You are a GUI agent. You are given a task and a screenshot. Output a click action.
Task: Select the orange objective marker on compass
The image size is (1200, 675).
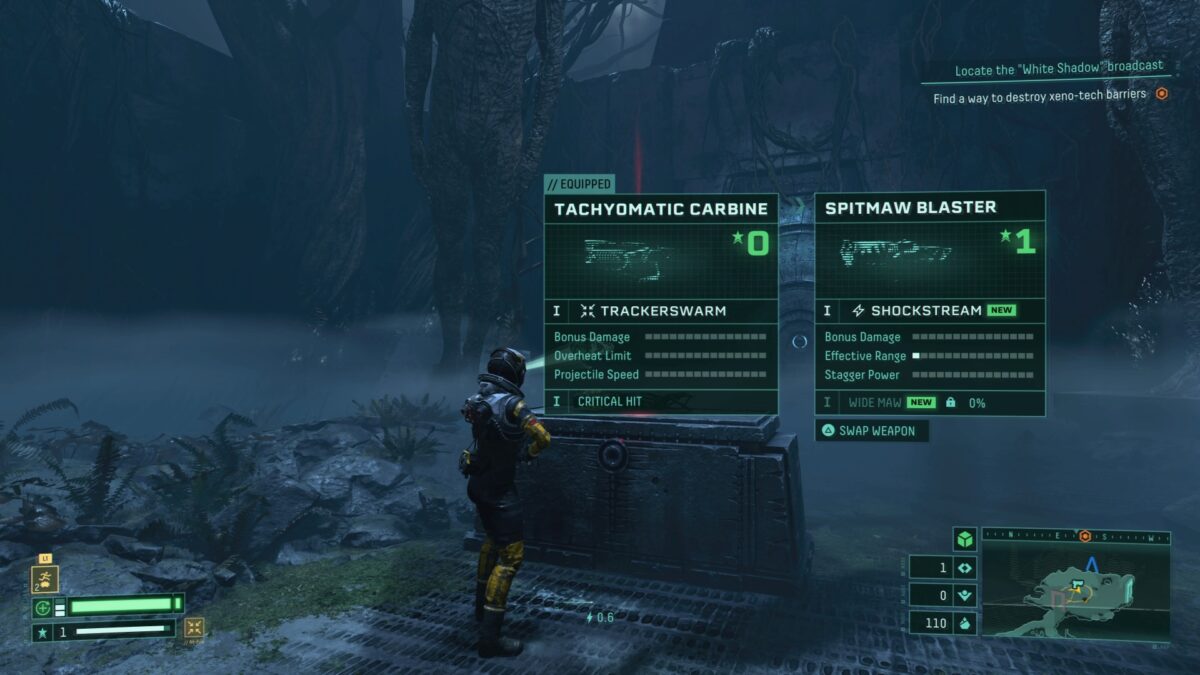click(x=1085, y=536)
